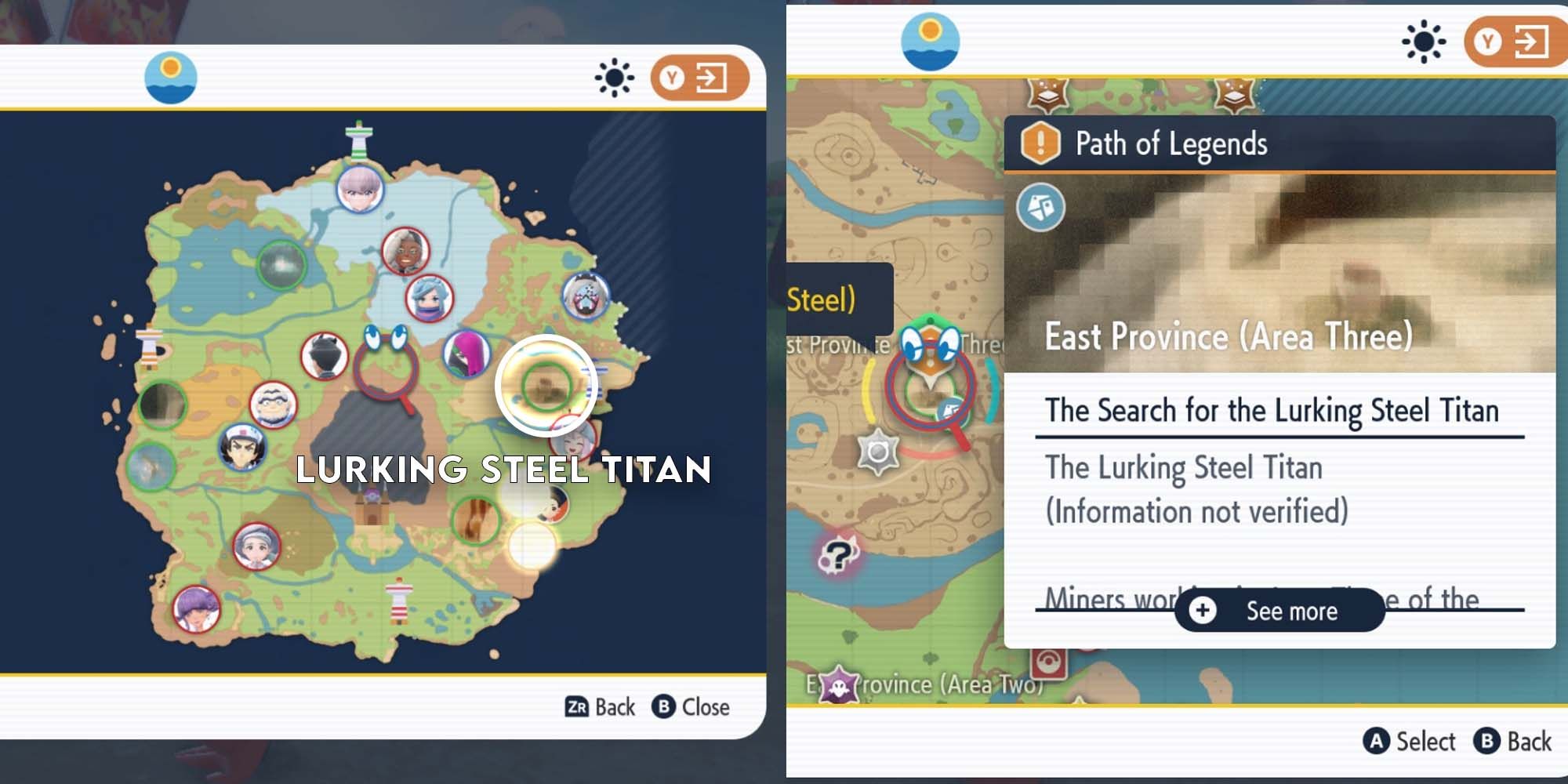Click the lighthouse icon at the top of Paldea
The width and height of the screenshot is (1568, 784).
[359, 138]
